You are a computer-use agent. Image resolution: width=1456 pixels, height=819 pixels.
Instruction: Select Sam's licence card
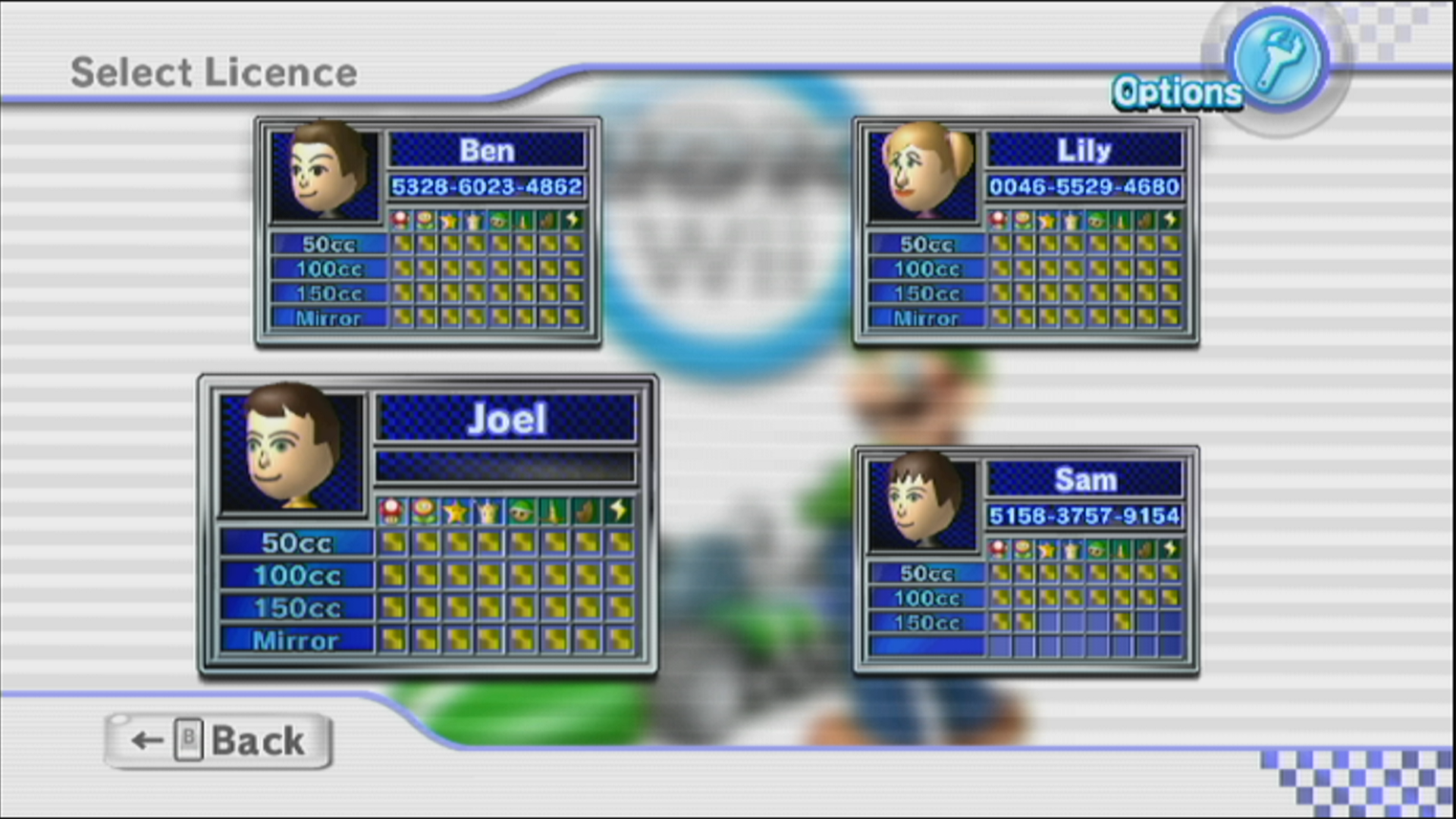[x=1026, y=560]
